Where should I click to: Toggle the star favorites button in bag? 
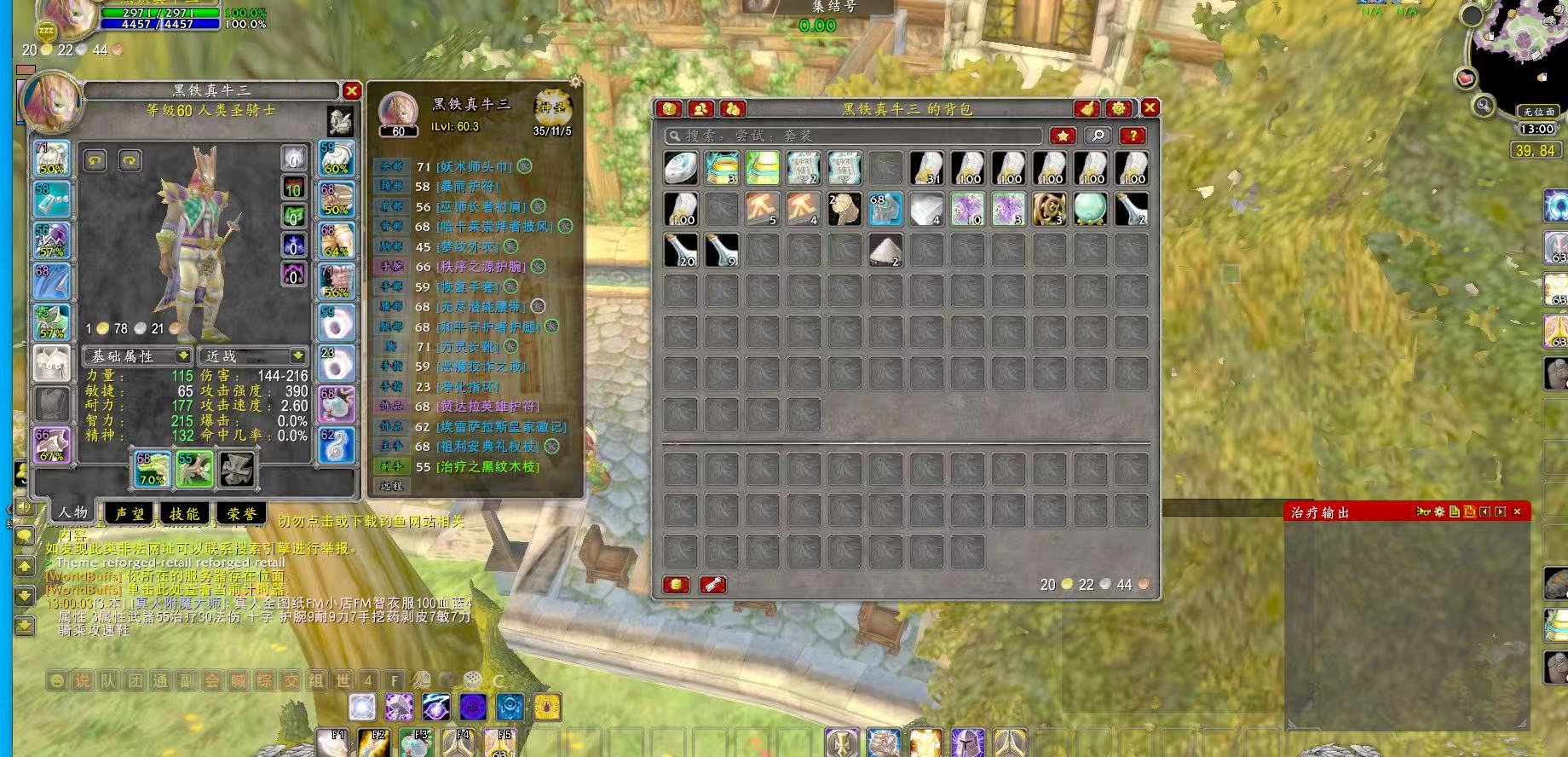pos(1062,136)
